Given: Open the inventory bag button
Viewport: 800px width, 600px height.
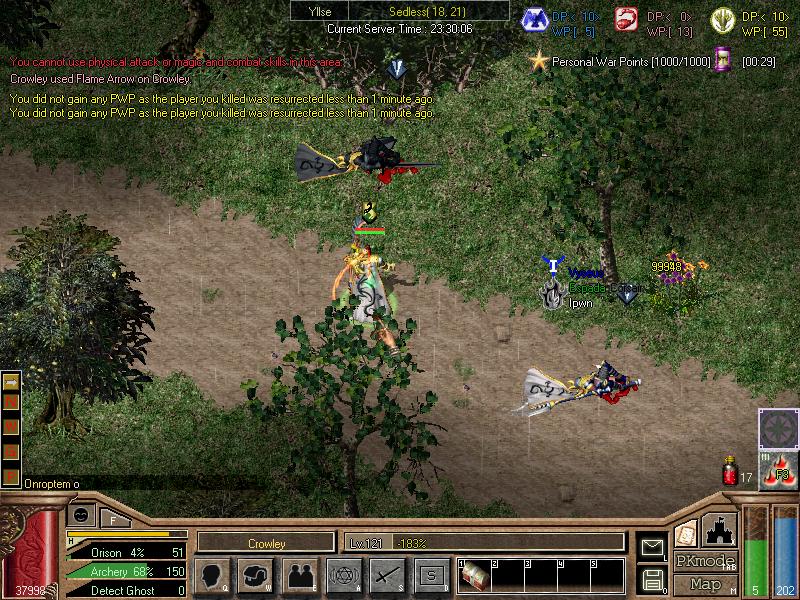Looking at the screenshot, I should click(255, 575).
